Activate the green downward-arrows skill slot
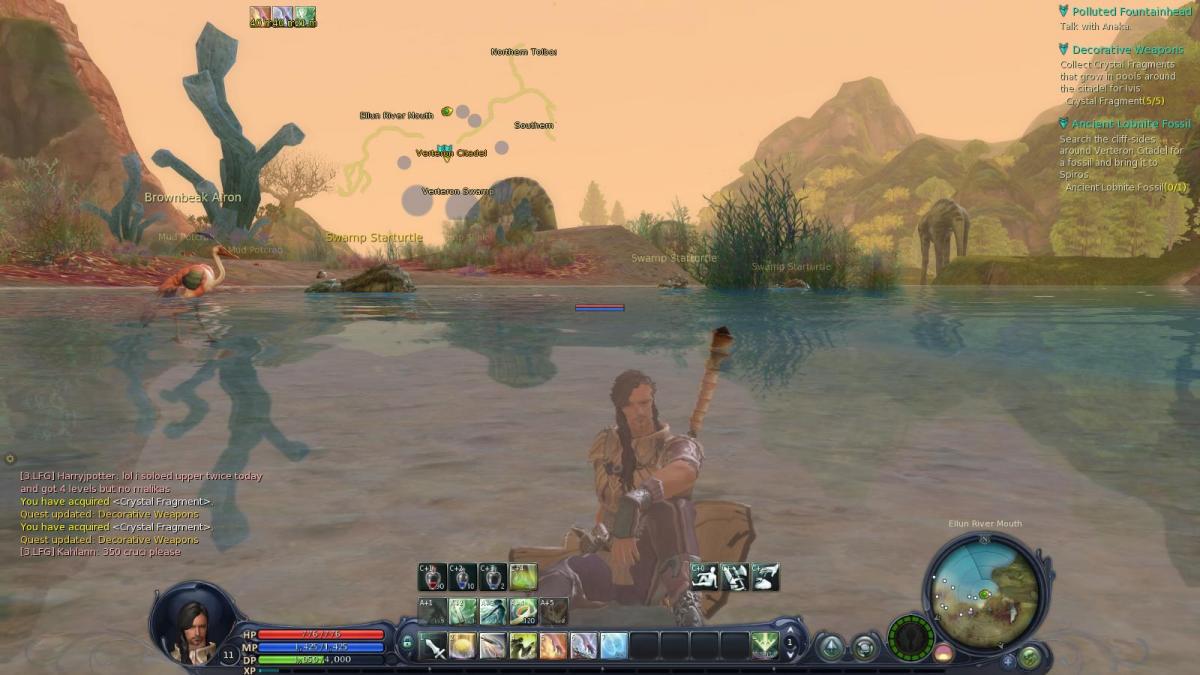1200x675 pixels. (x=765, y=646)
